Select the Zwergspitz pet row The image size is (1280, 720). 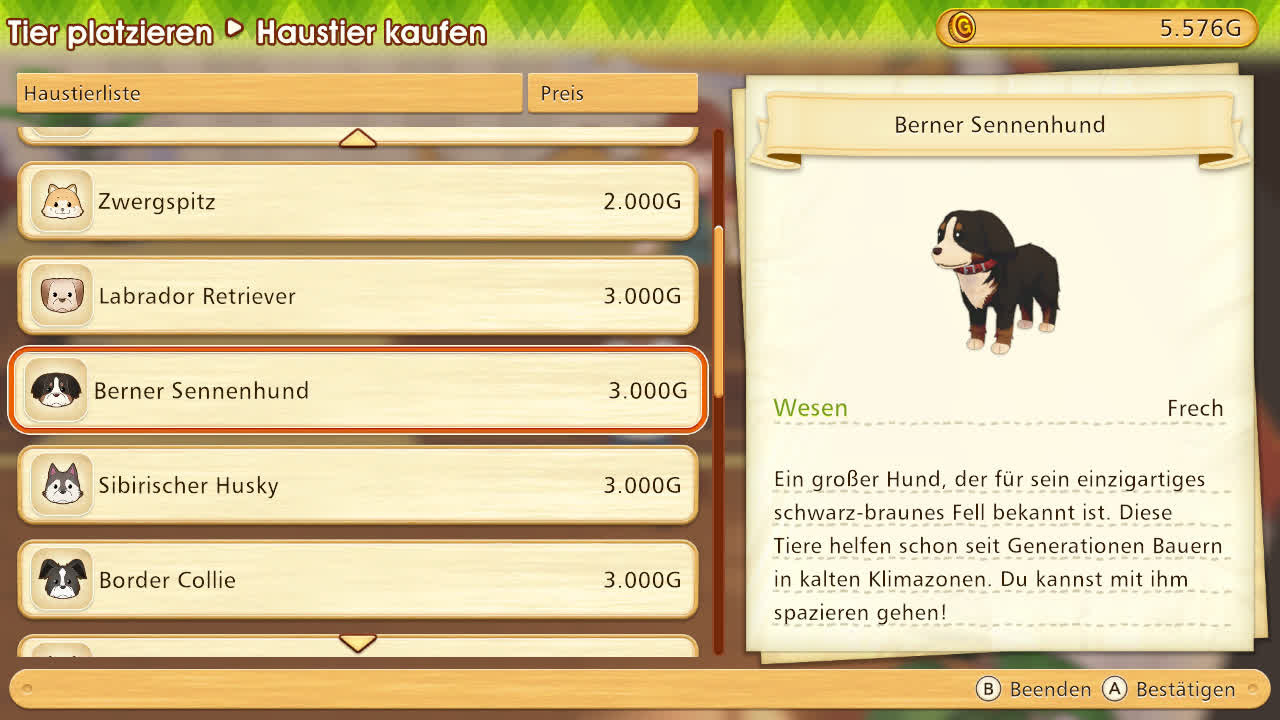357,202
